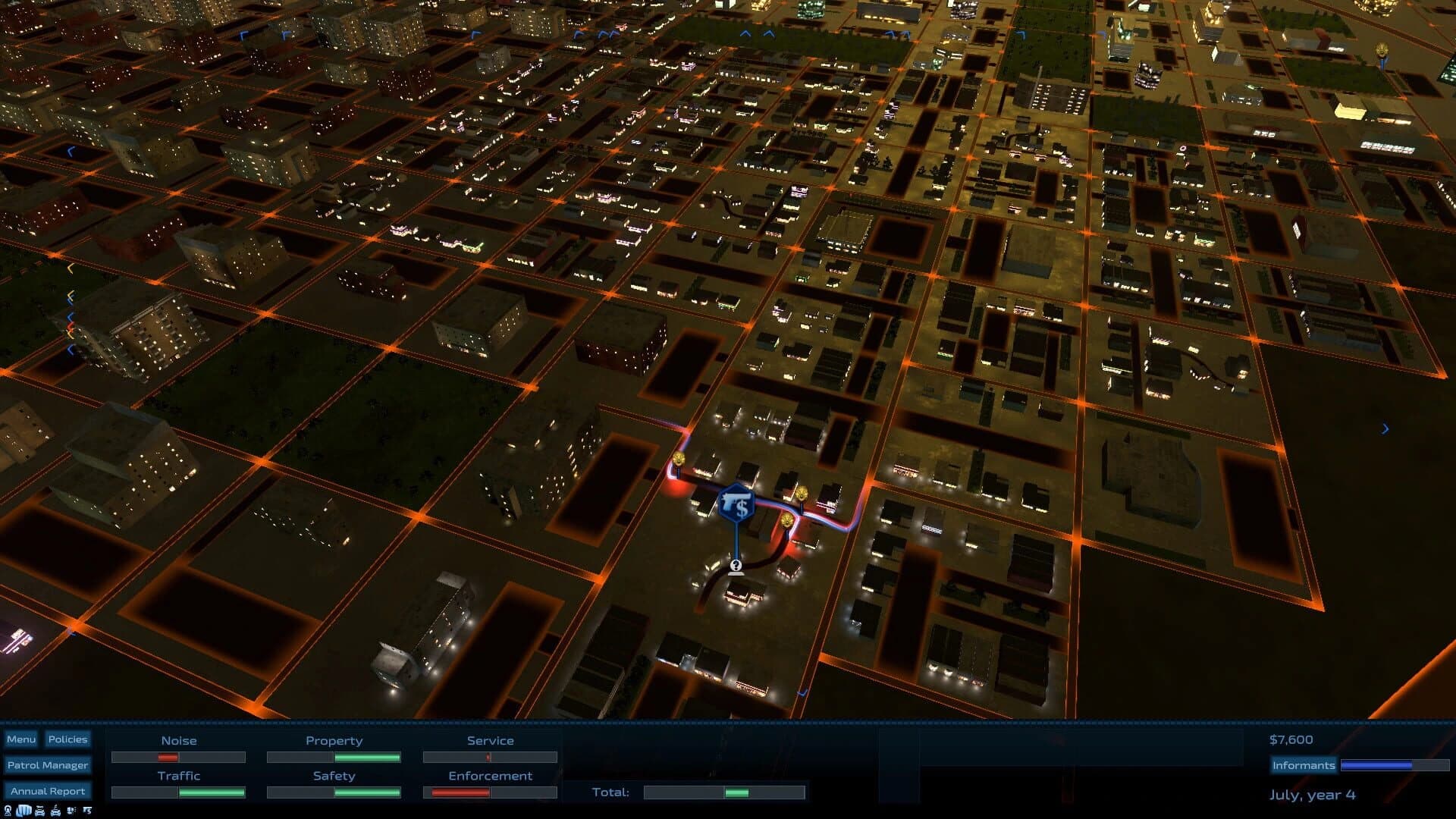Open the Policies panel

tap(68, 739)
